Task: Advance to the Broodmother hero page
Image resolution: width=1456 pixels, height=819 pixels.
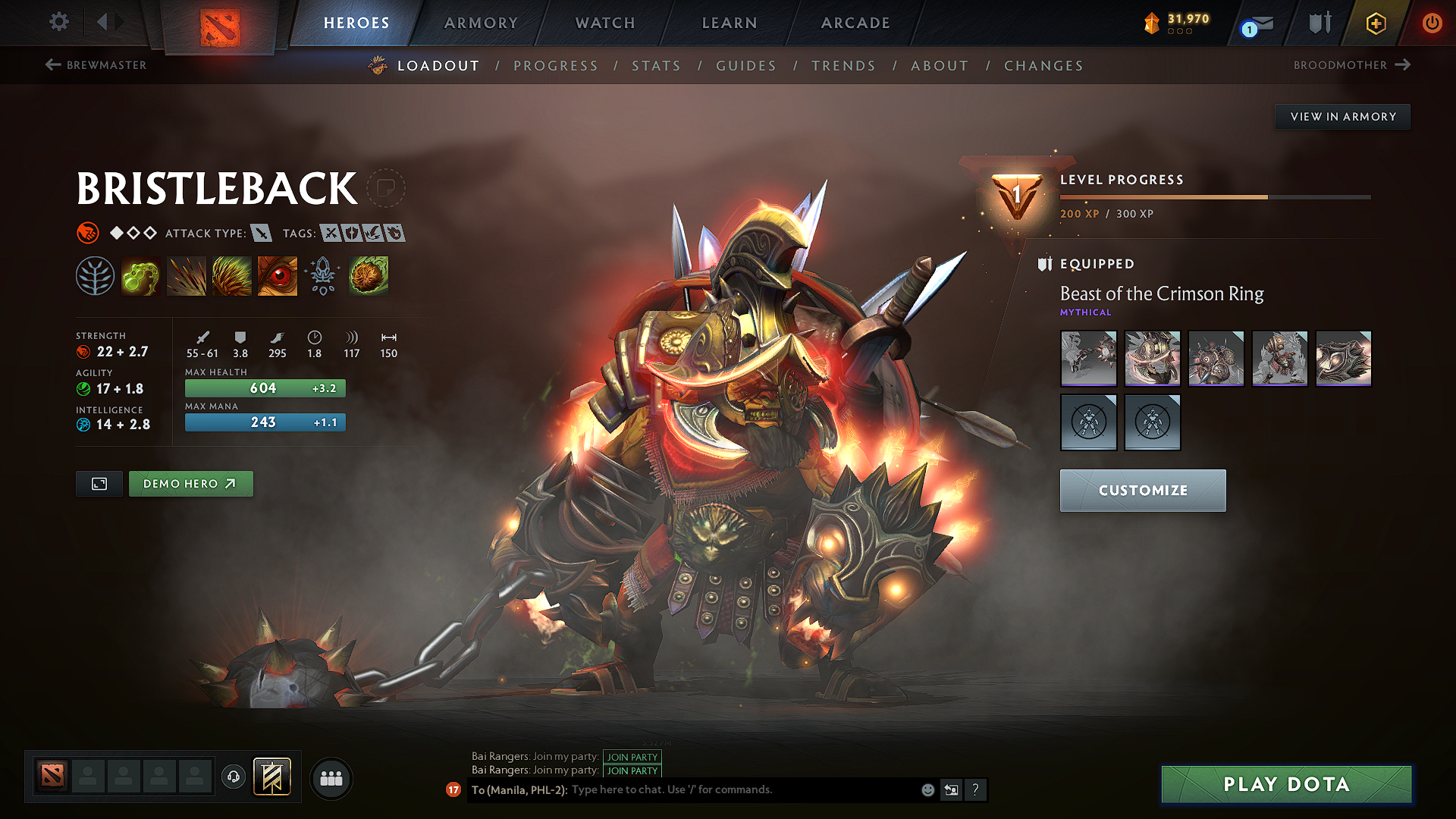Action: pos(1352,65)
